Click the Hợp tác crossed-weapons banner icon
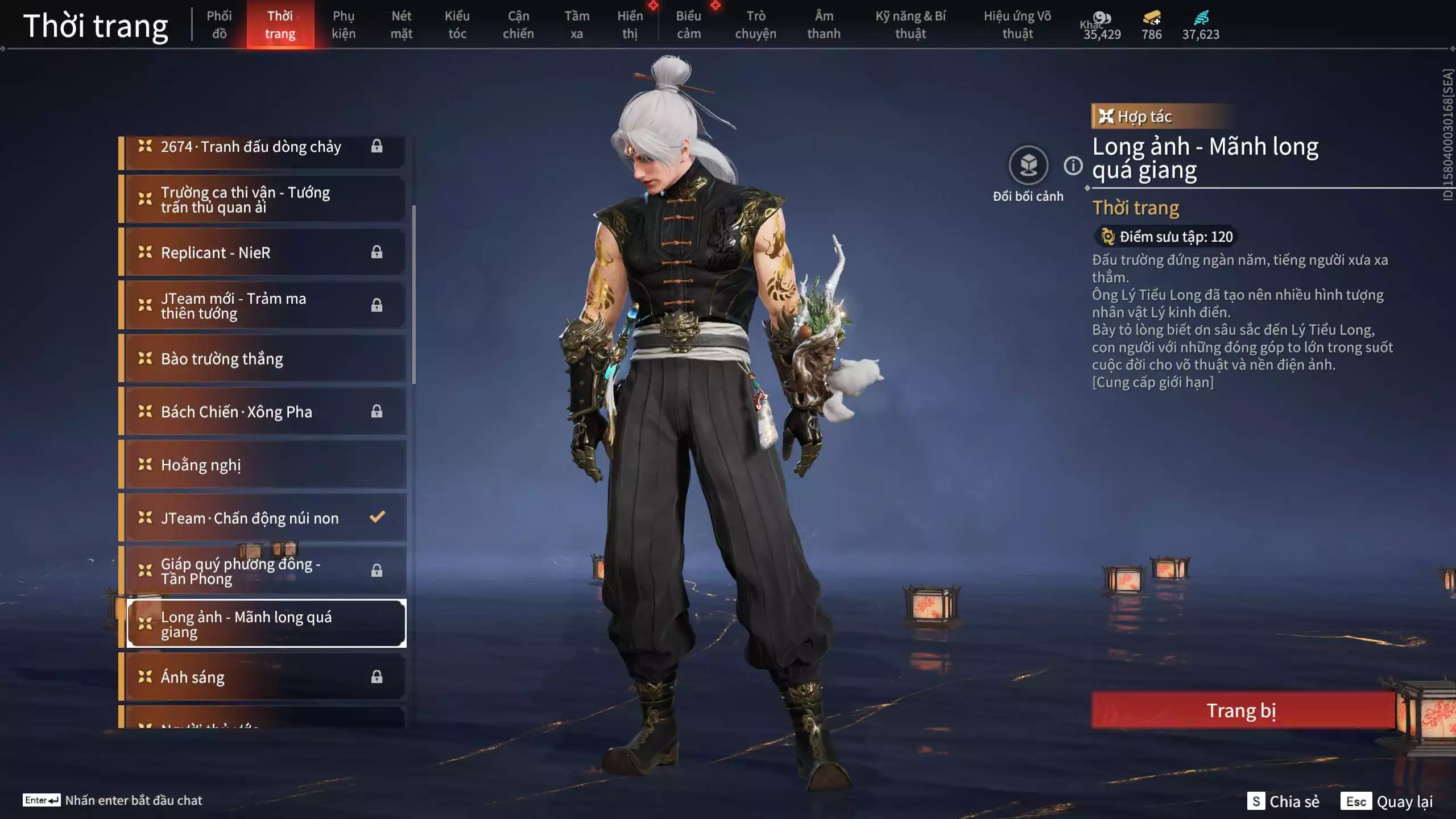This screenshot has height=819, width=1456. tap(1107, 116)
